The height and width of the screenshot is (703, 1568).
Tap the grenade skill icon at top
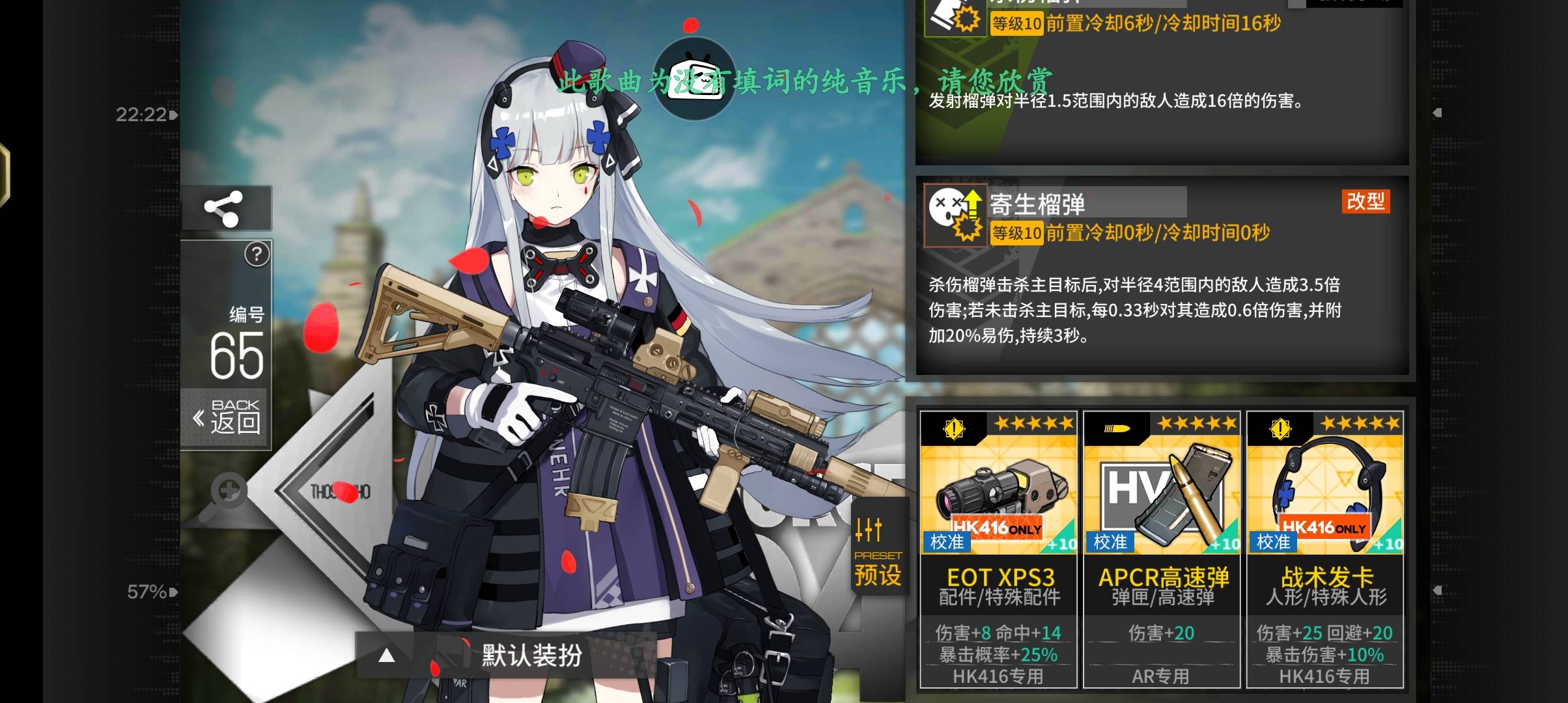coord(955,18)
